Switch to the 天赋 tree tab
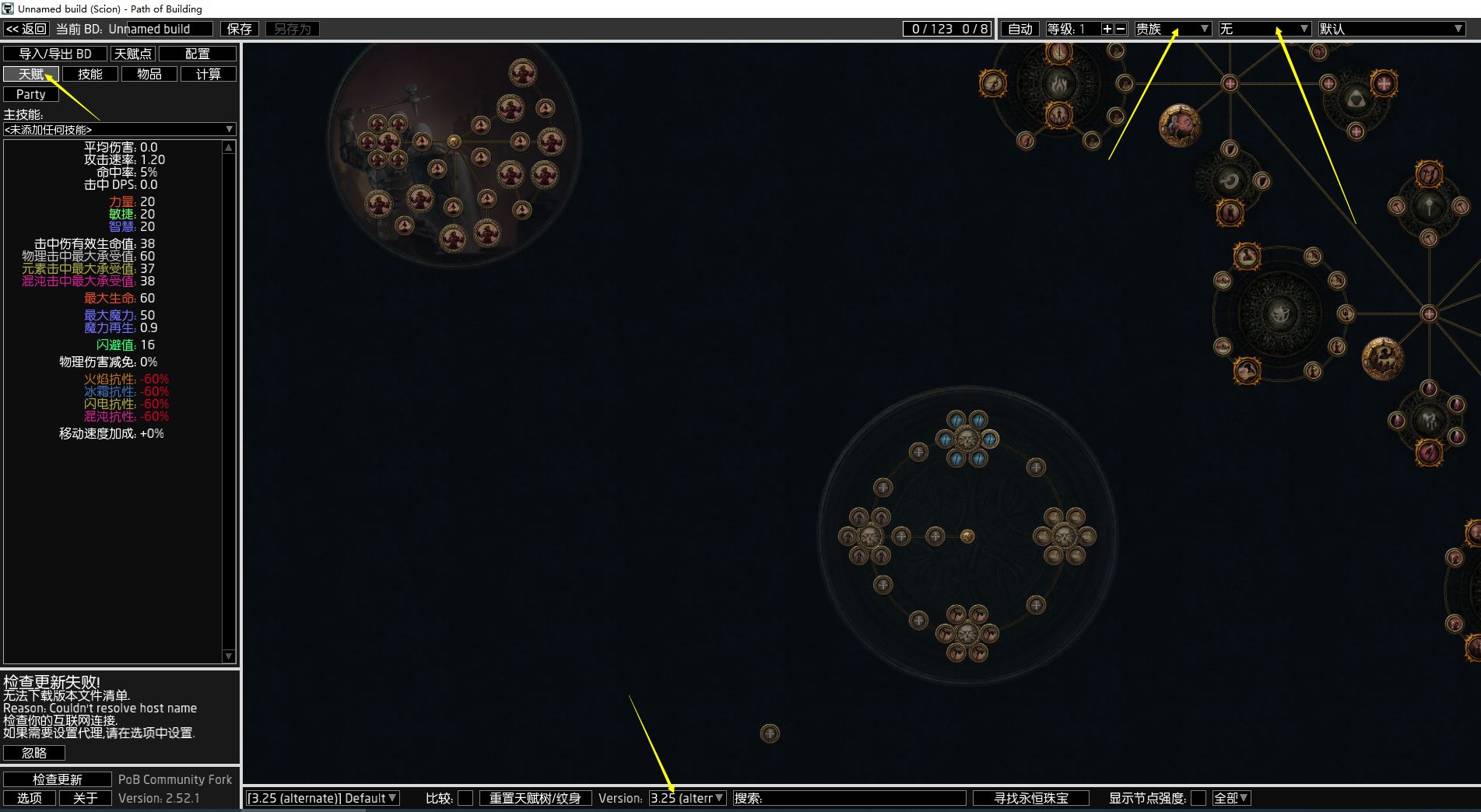1481x812 pixels. pyautogui.click(x=31, y=74)
